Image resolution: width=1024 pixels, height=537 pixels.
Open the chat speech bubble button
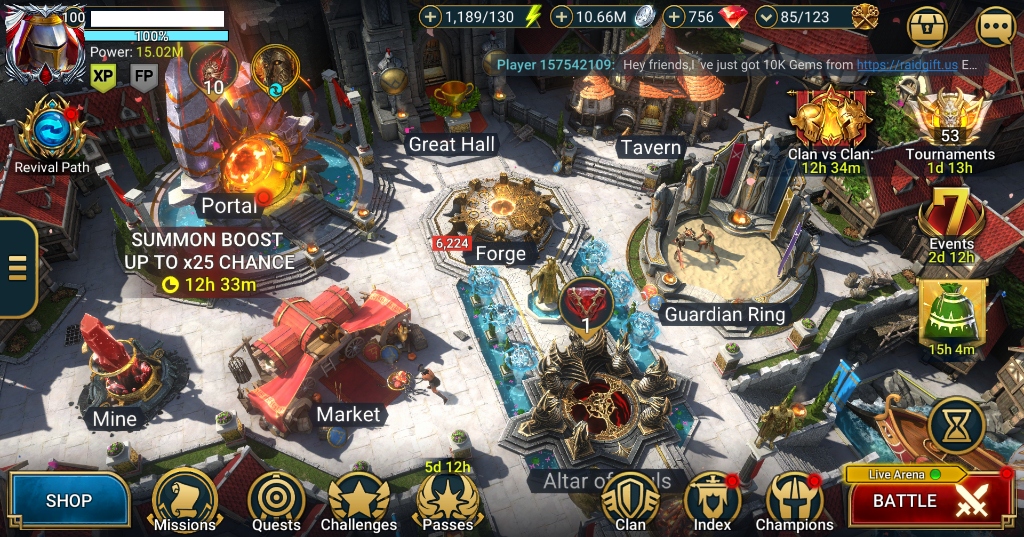996,27
